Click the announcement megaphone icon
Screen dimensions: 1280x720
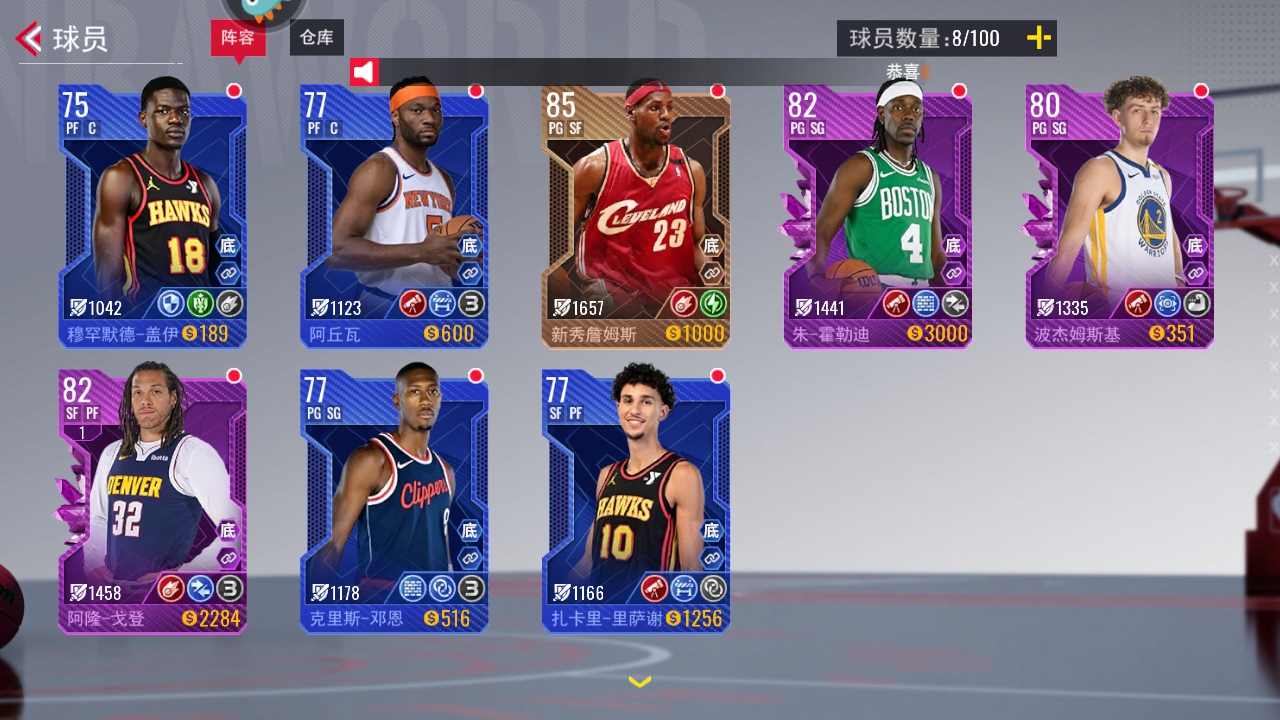(364, 72)
